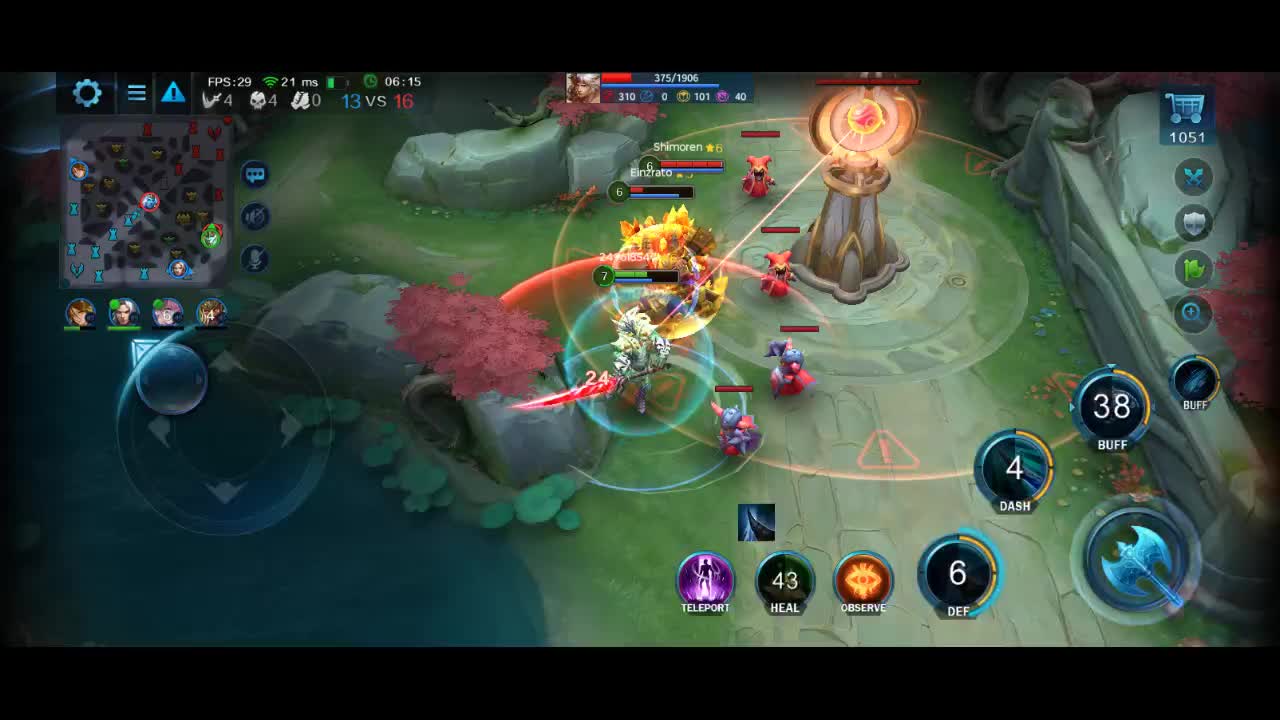Select the small Buff icon with claw slash
The width and height of the screenshot is (1280, 720).
[1194, 380]
